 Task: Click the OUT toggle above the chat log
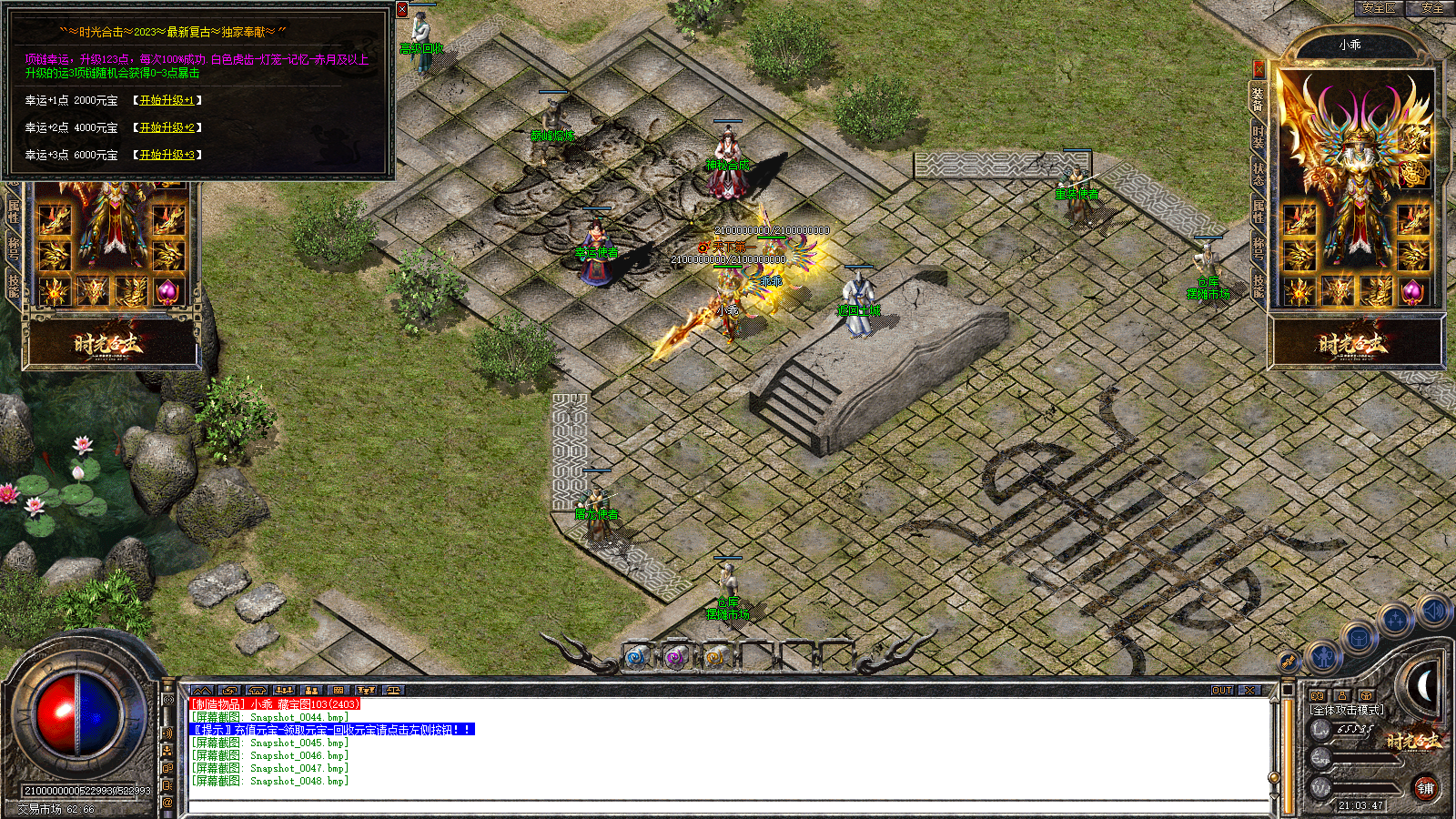tap(1222, 690)
